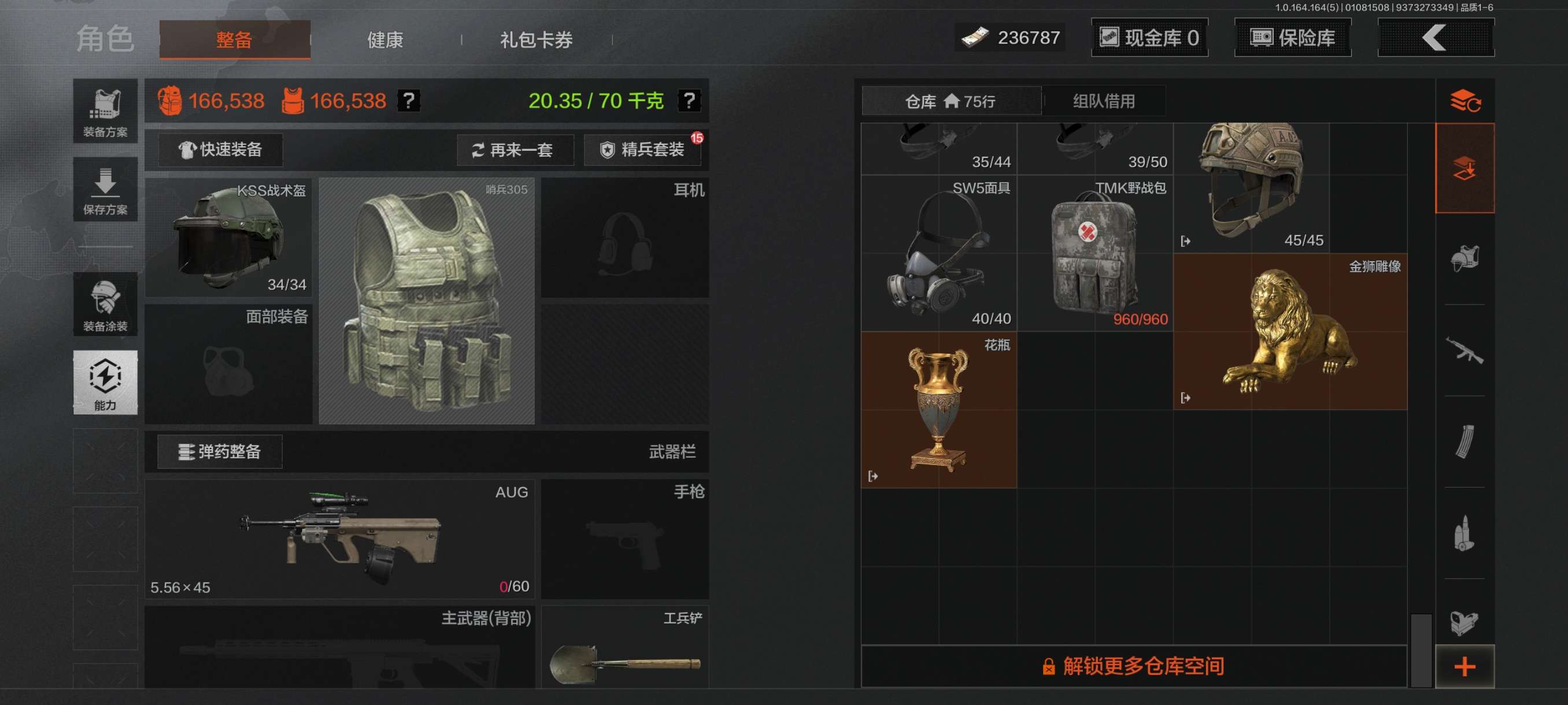The width and height of the screenshot is (1568, 705).
Task: Open the 现金库 cash vault
Action: click(1149, 38)
